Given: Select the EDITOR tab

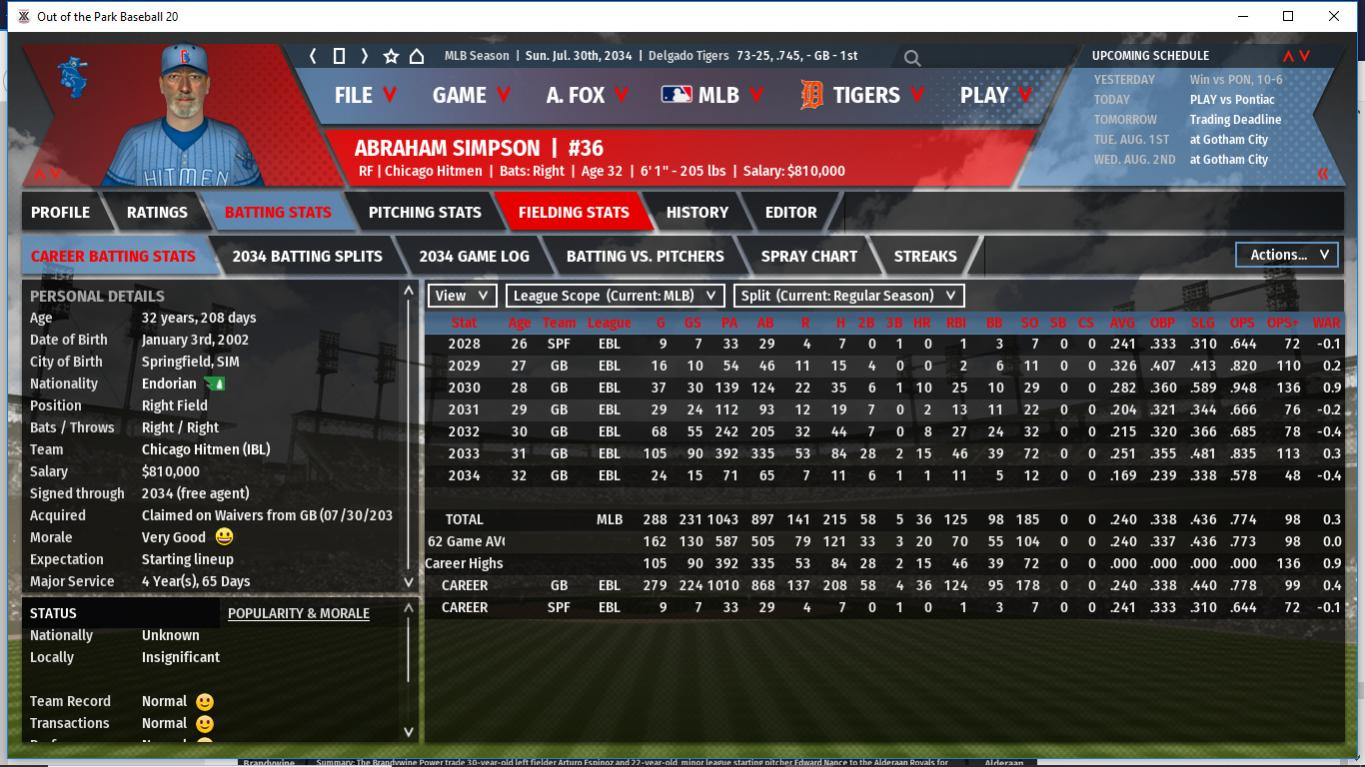Looking at the screenshot, I should [x=791, y=212].
